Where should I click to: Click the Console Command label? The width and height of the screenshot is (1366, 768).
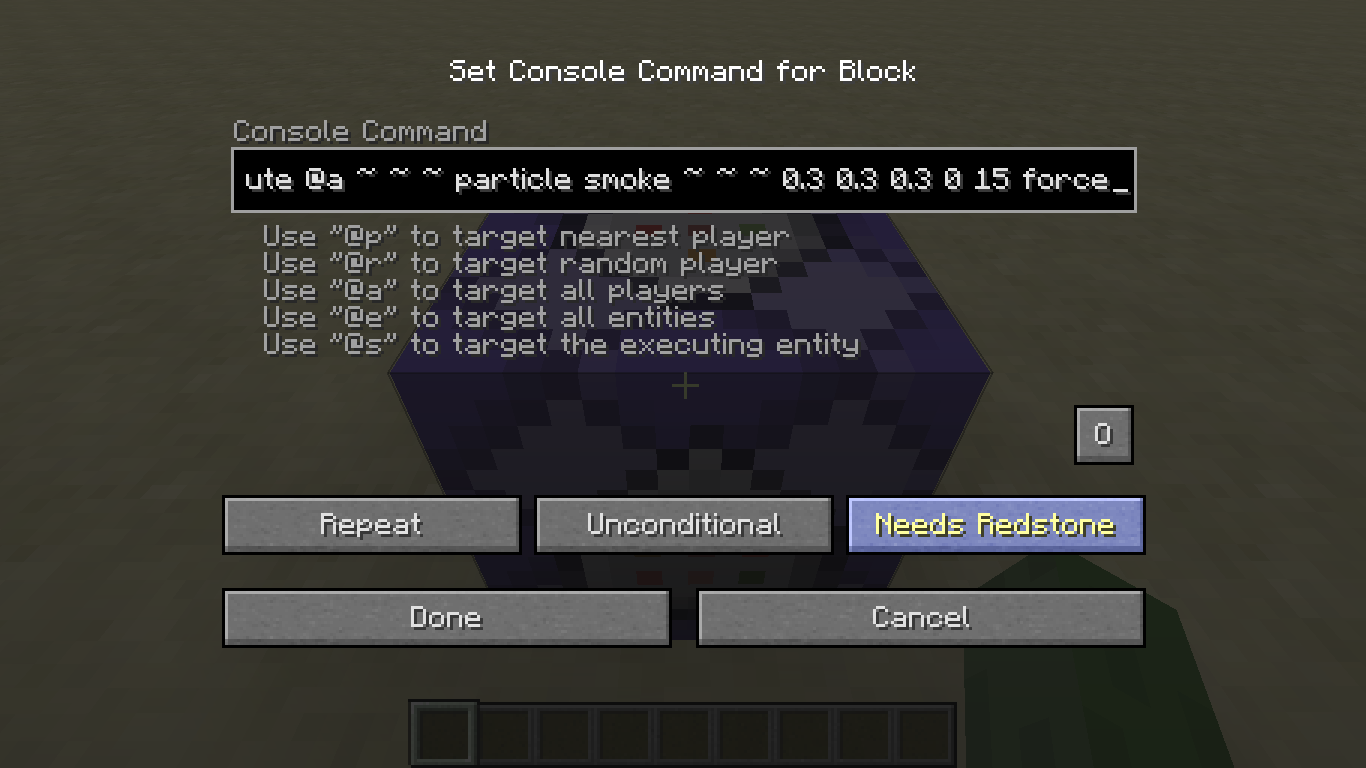[360, 131]
